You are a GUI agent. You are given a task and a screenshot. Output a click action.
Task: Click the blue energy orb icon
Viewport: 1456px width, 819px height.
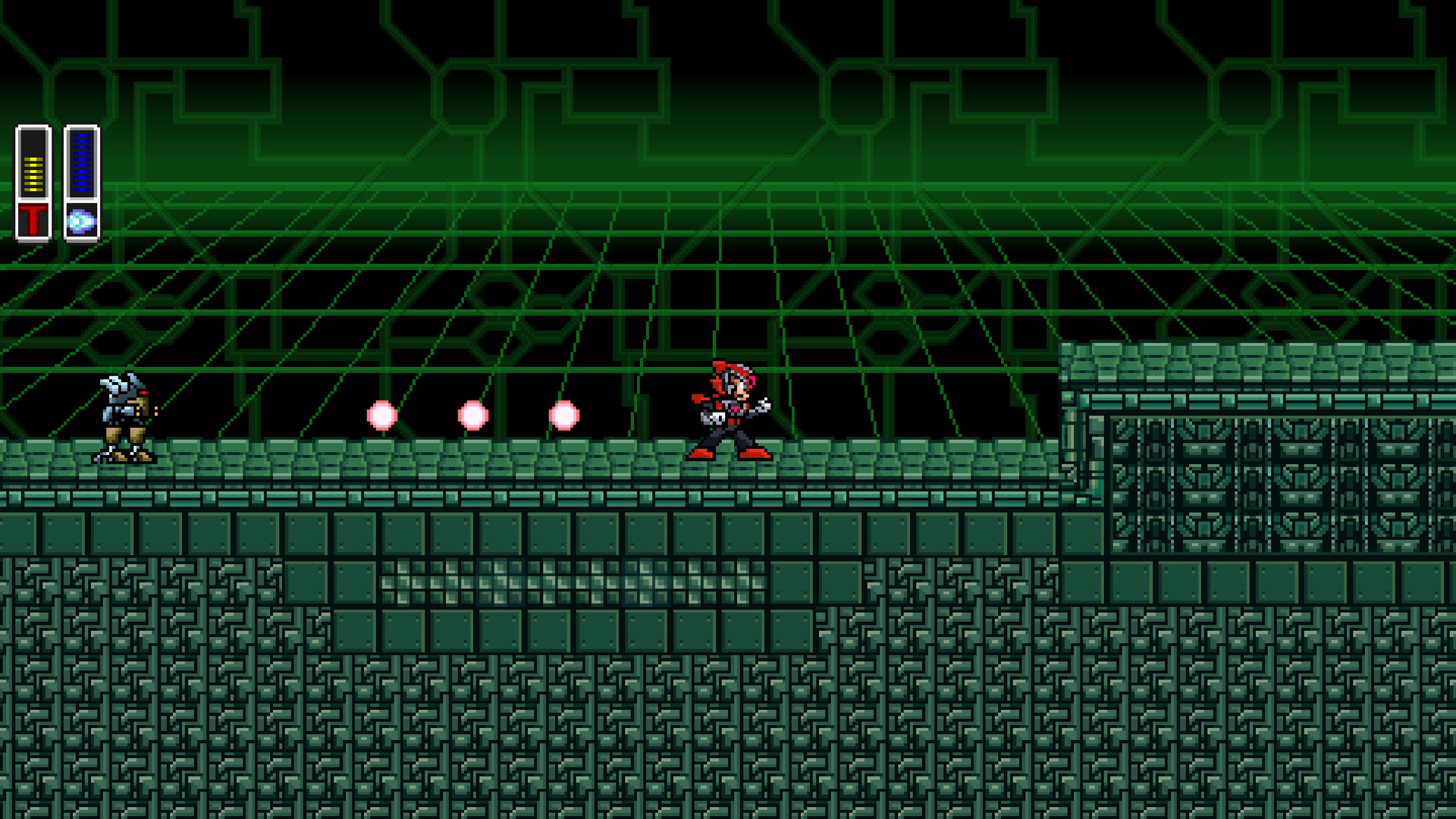tap(81, 220)
